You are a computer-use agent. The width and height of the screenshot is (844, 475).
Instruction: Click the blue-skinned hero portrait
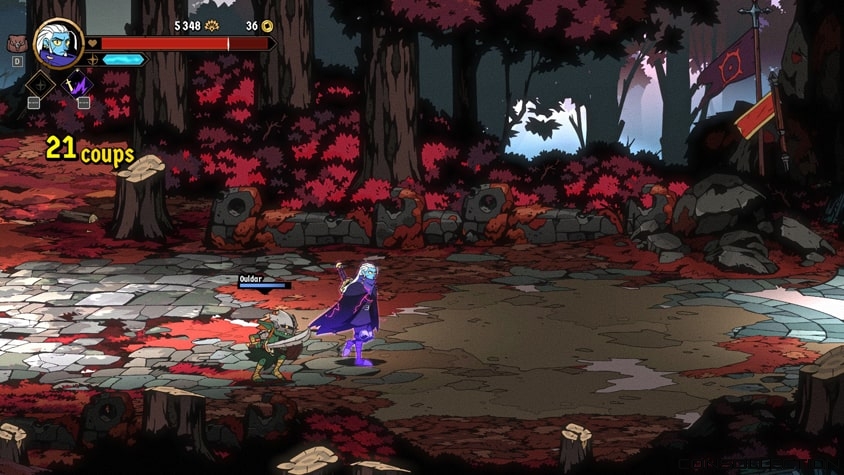click(x=58, y=43)
